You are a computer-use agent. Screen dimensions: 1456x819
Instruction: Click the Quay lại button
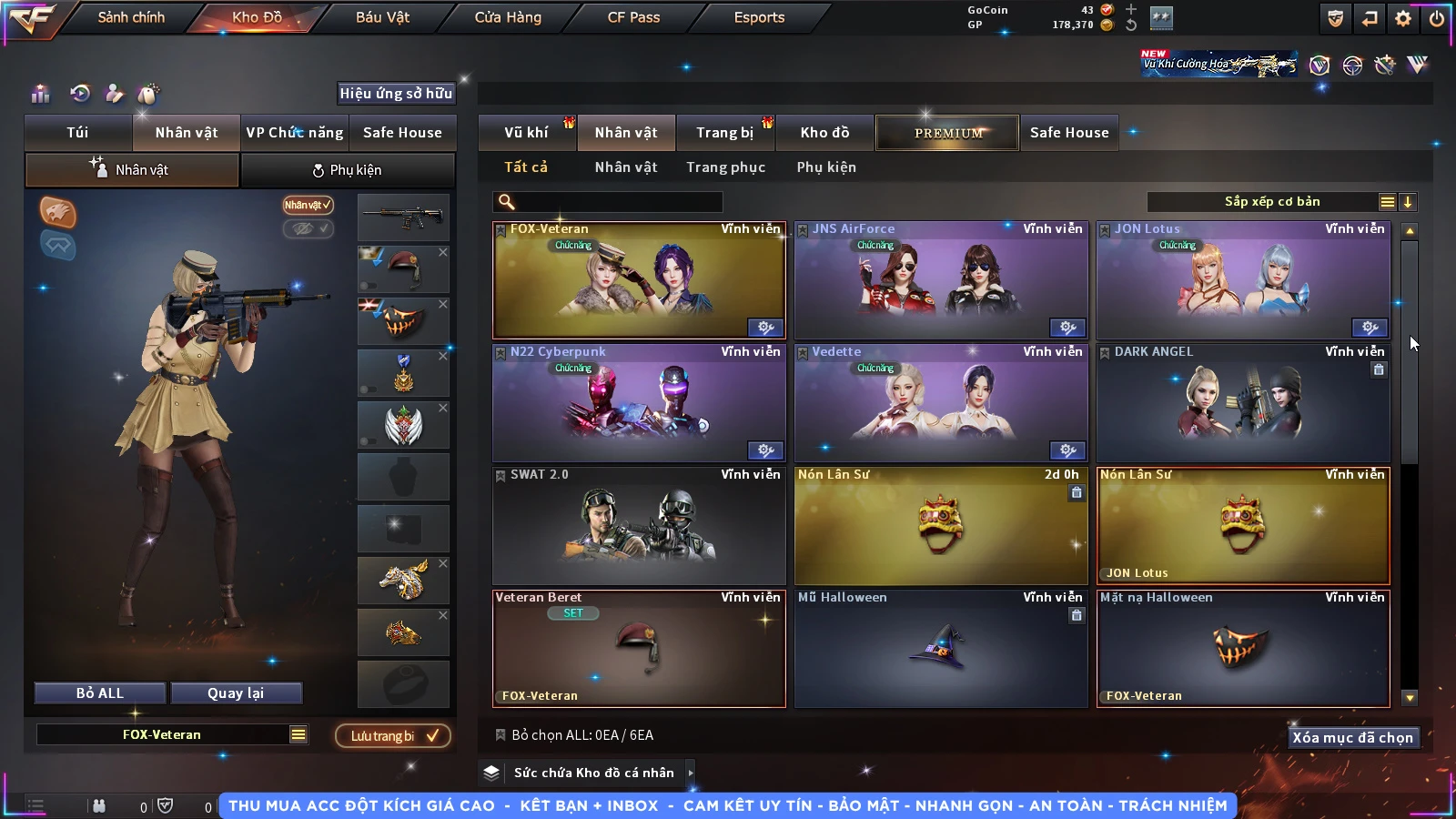point(236,693)
